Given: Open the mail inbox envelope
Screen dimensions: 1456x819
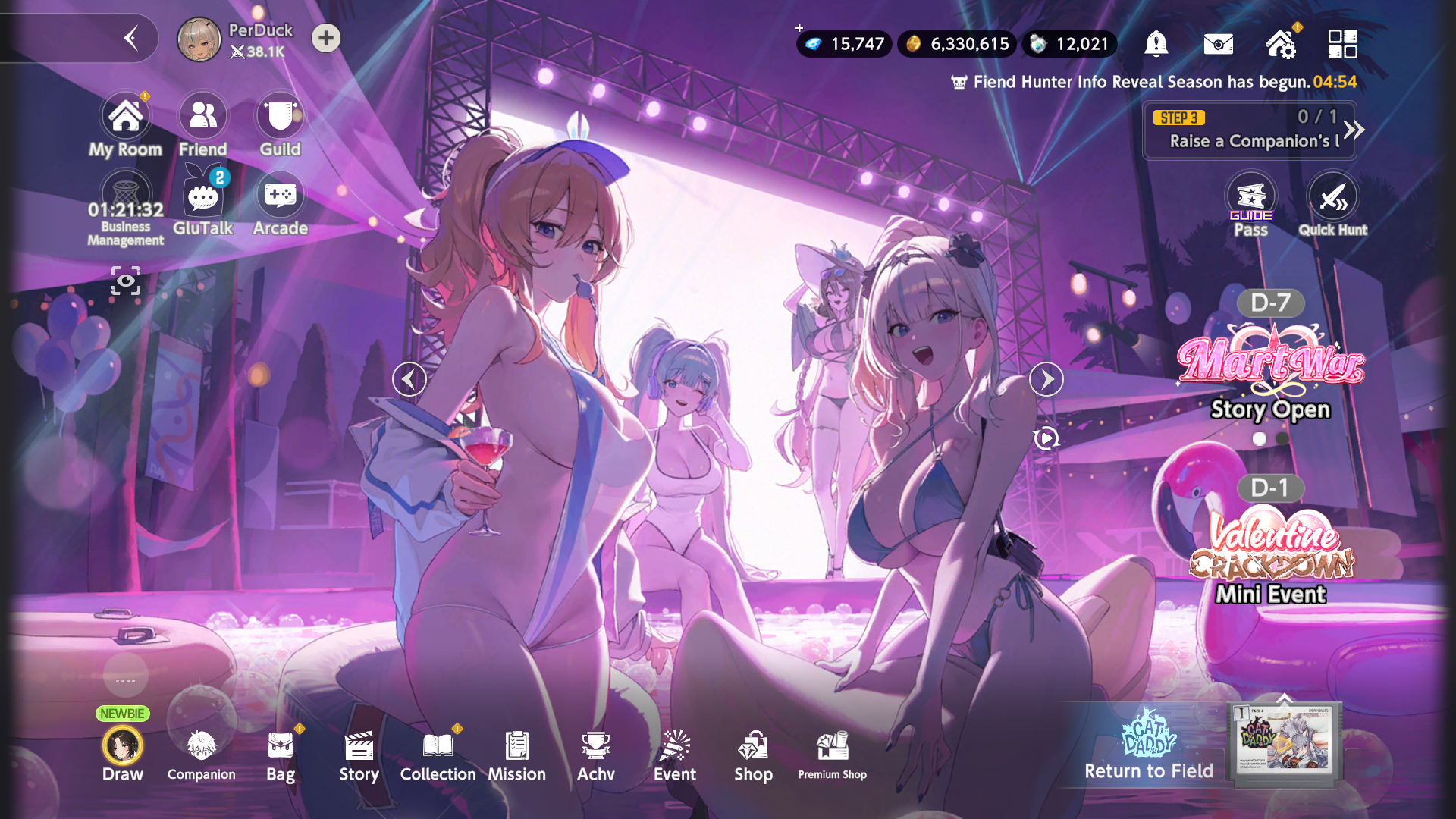Looking at the screenshot, I should (x=1218, y=44).
